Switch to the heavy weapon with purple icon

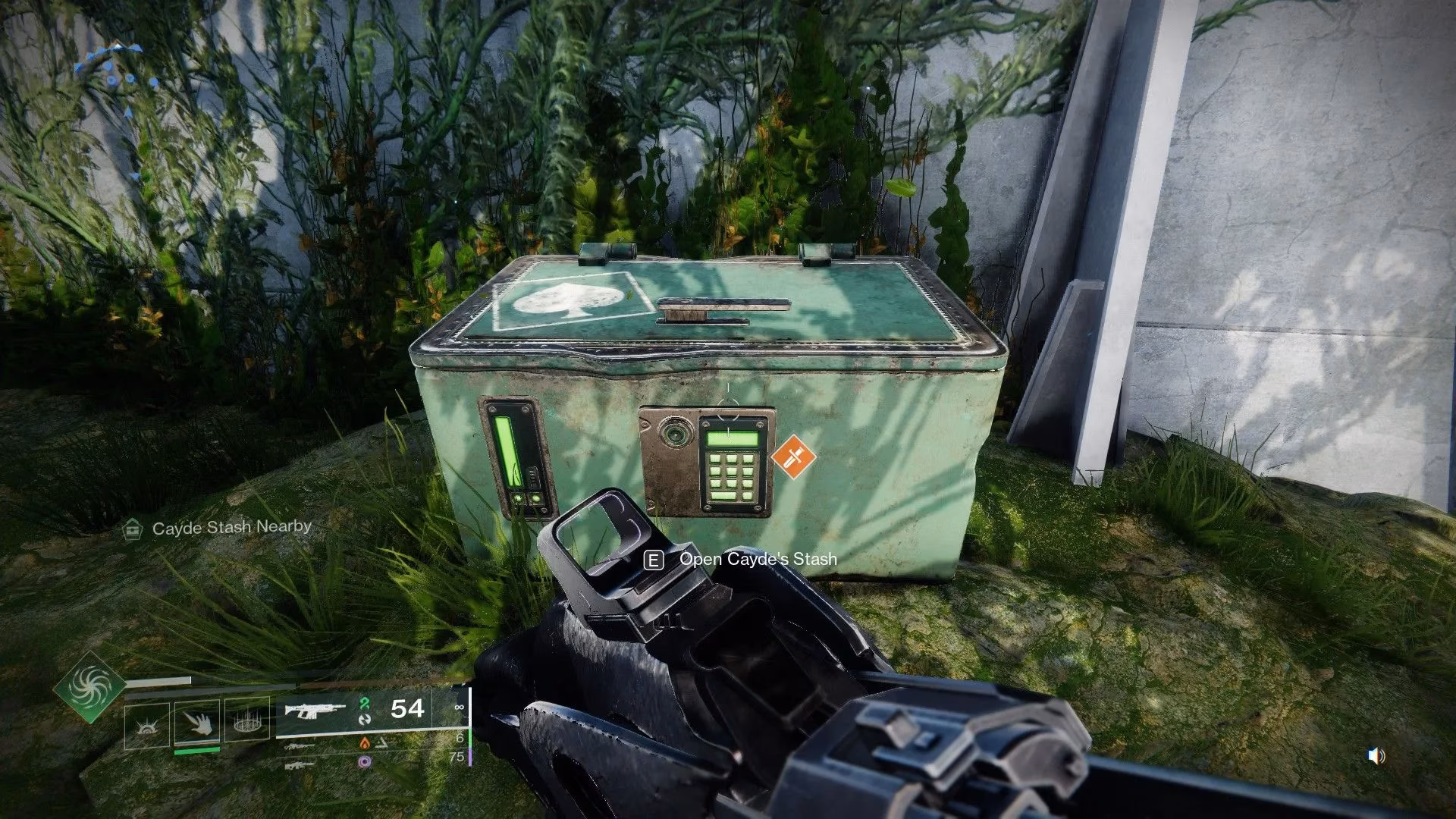click(301, 764)
